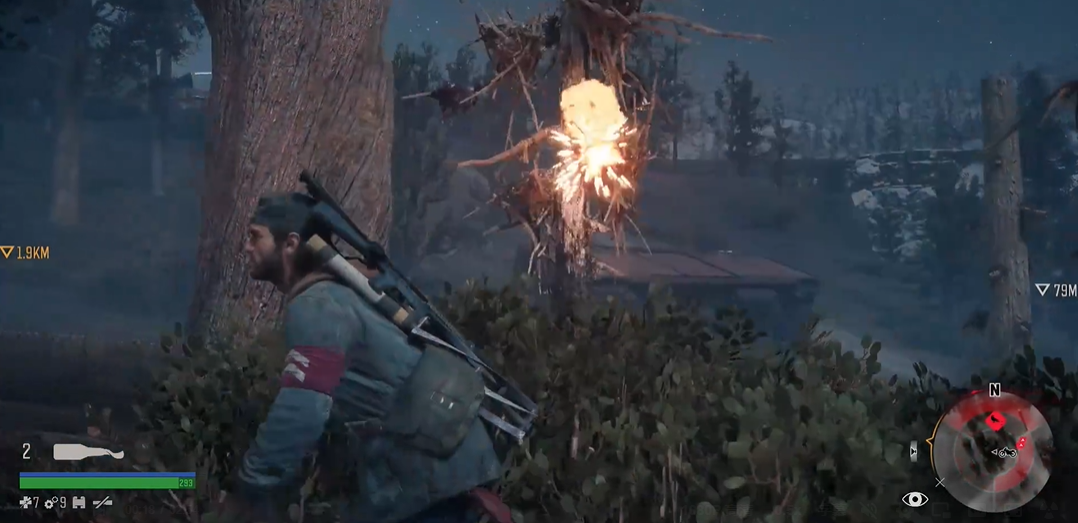The width and height of the screenshot is (1078, 523).
Task: Select the bottle throwable weapon icon
Action: [x=88, y=452]
